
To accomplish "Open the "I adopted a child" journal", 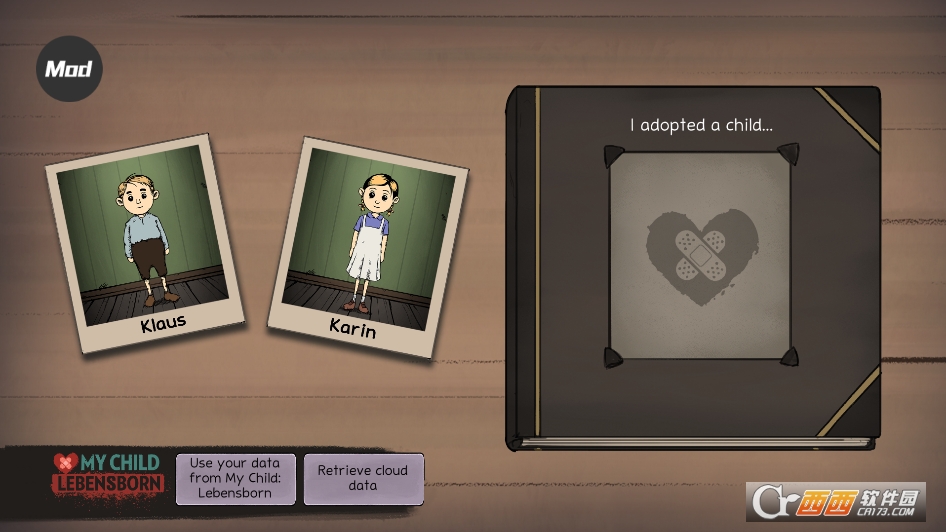I will [x=697, y=265].
